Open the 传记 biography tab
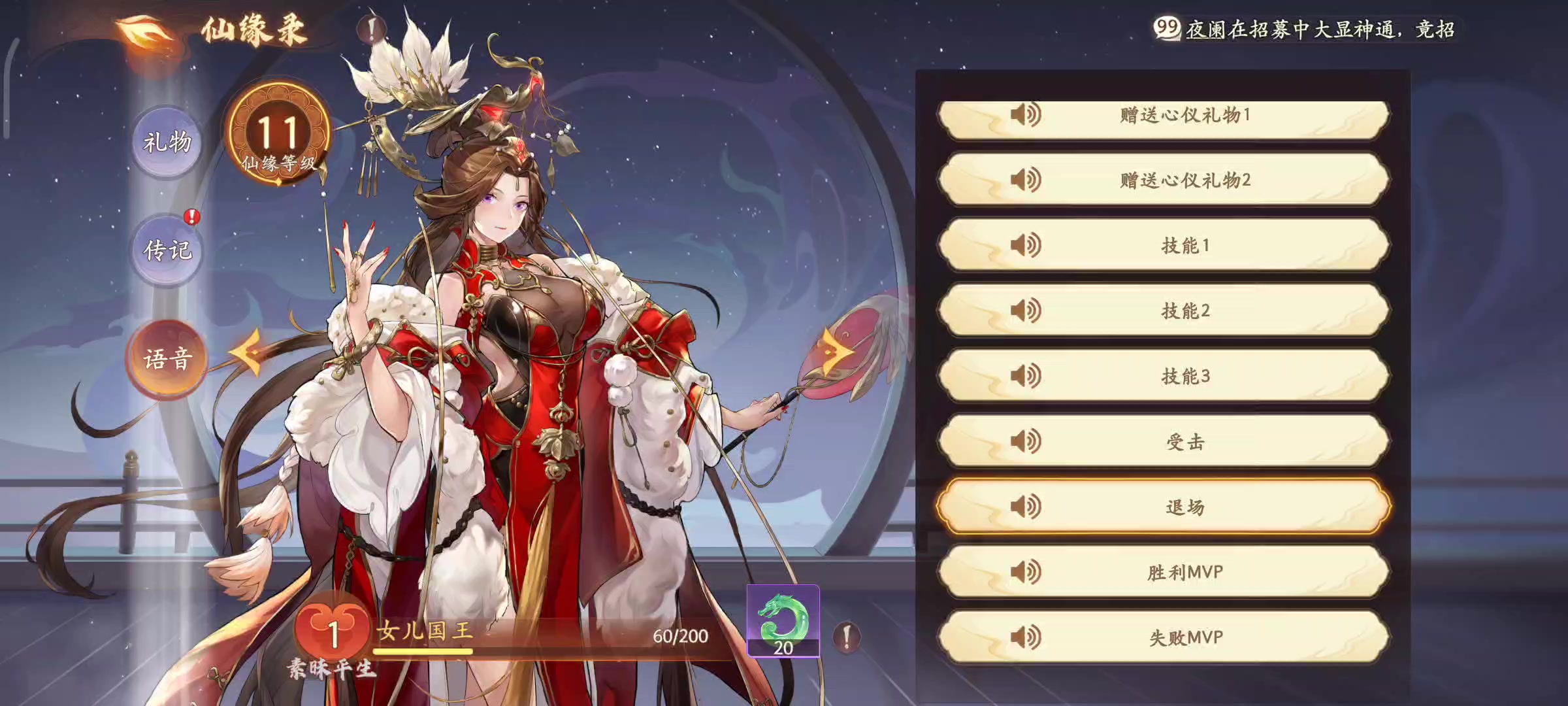This screenshot has width=1568, height=706. click(167, 250)
